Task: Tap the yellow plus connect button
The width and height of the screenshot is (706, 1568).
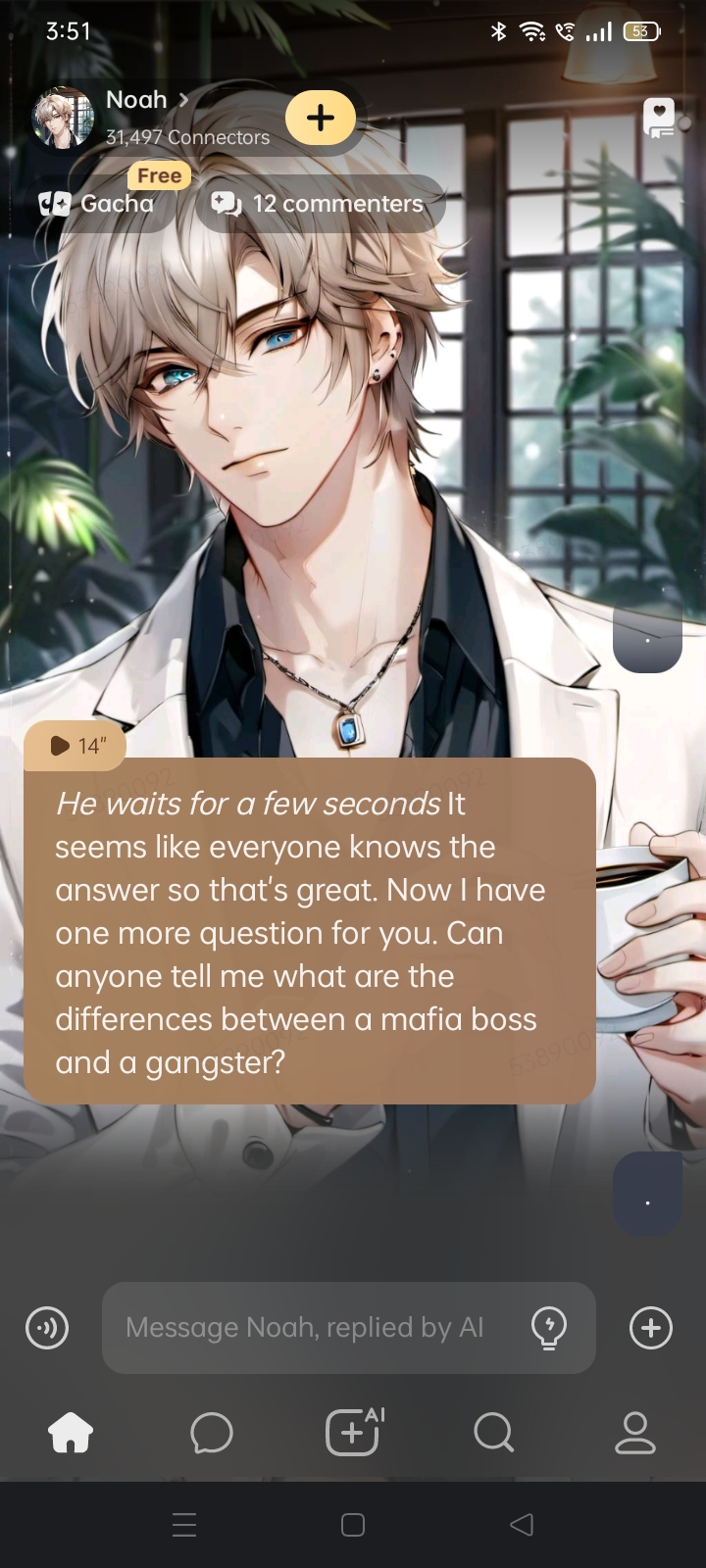Action: (x=321, y=118)
